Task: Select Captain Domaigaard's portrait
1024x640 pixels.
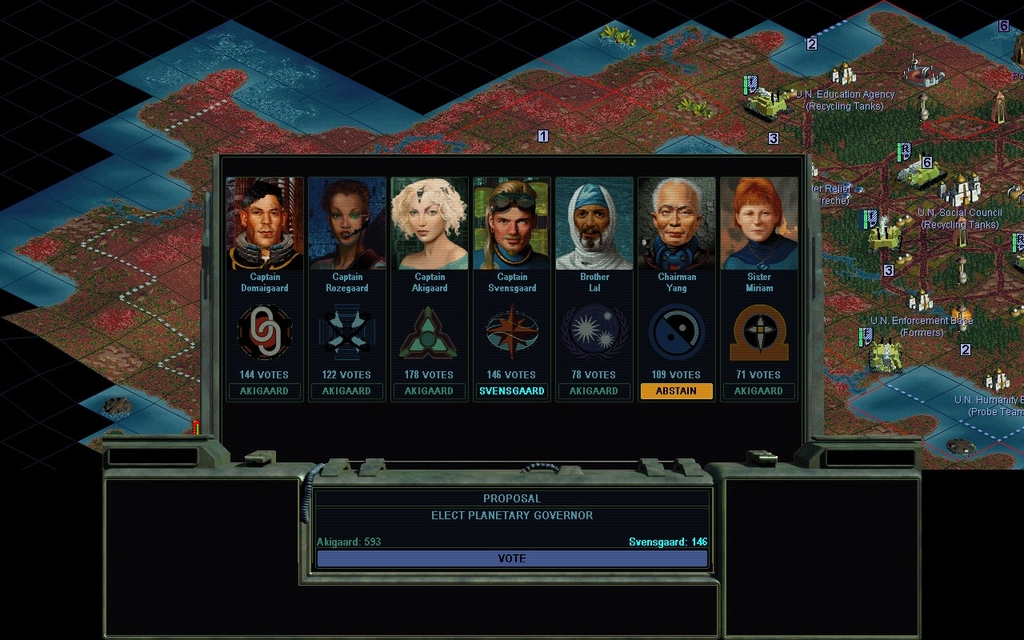Action: pyautogui.click(x=265, y=223)
